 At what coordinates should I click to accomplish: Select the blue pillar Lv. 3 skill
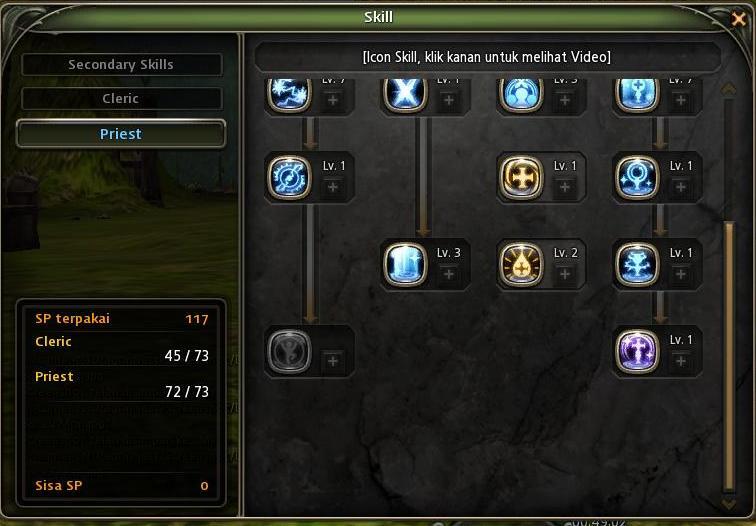(x=405, y=265)
